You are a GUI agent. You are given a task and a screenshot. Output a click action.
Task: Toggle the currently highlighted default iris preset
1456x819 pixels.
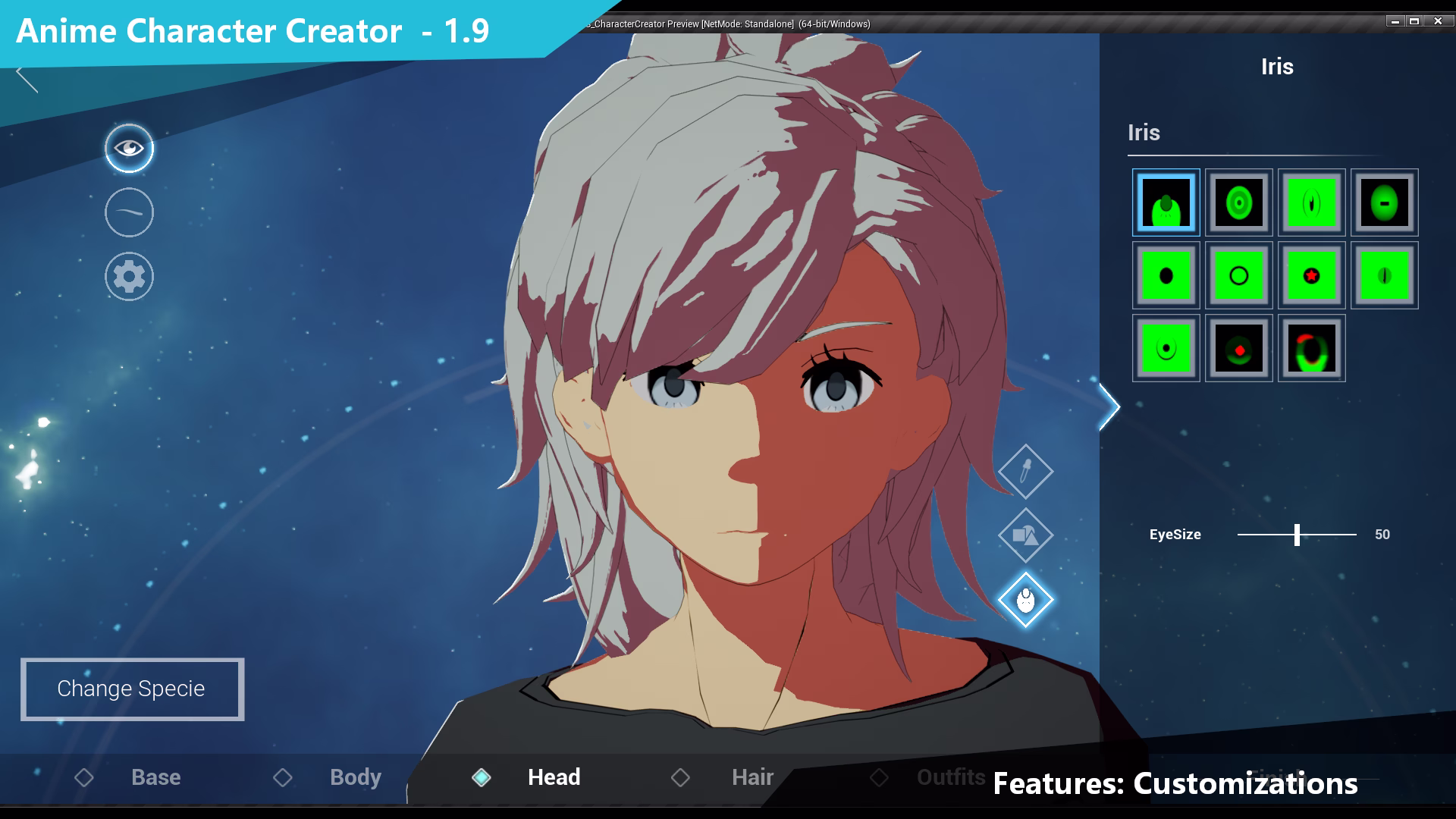(1165, 202)
